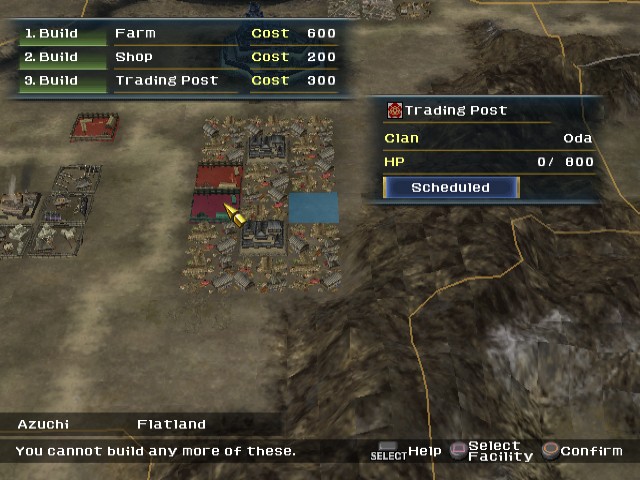This screenshot has width=640, height=480.
Task: Click the Scheduled status button
Action: (x=450, y=187)
